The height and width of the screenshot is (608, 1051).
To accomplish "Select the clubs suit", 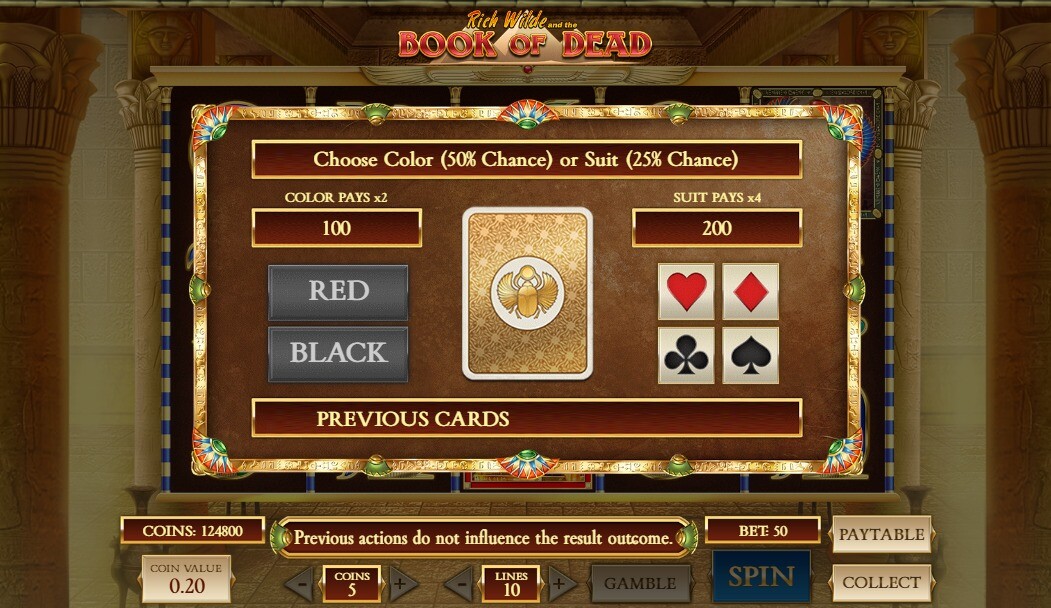I will tap(686, 355).
